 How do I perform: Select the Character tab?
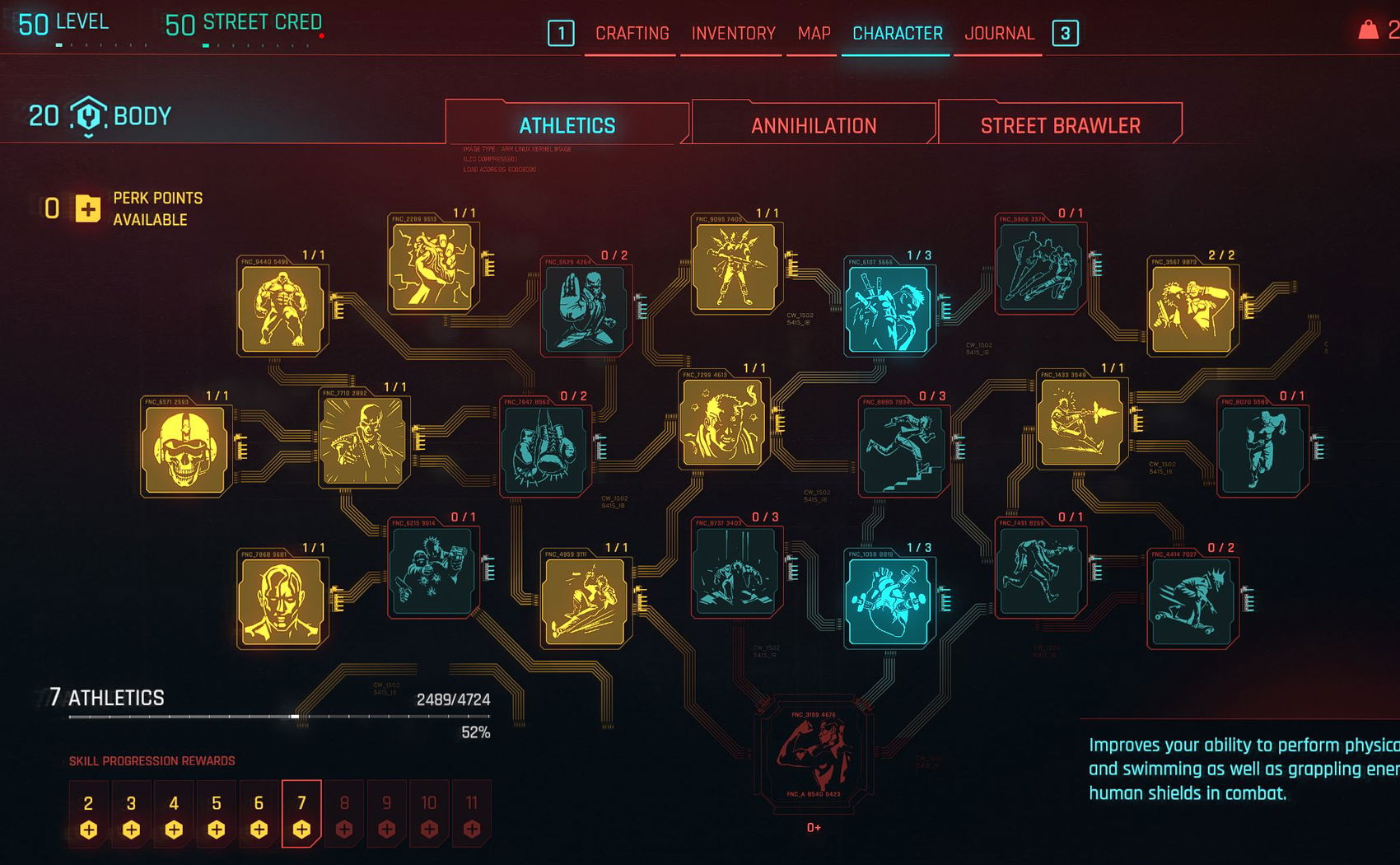point(897,34)
